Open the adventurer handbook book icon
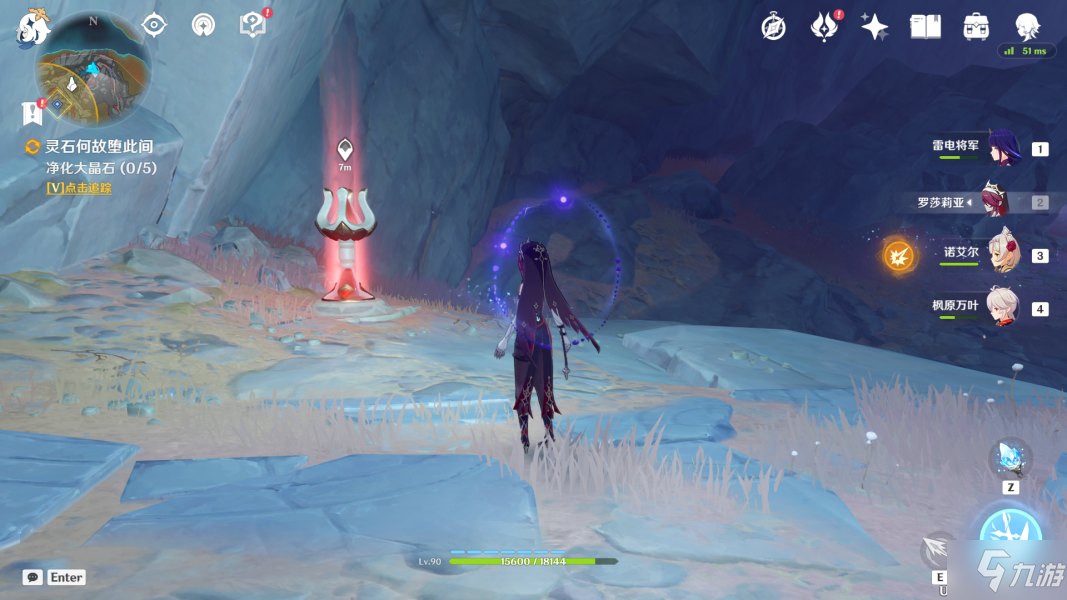Screen dimensions: 1067x600 [x=925, y=27]
